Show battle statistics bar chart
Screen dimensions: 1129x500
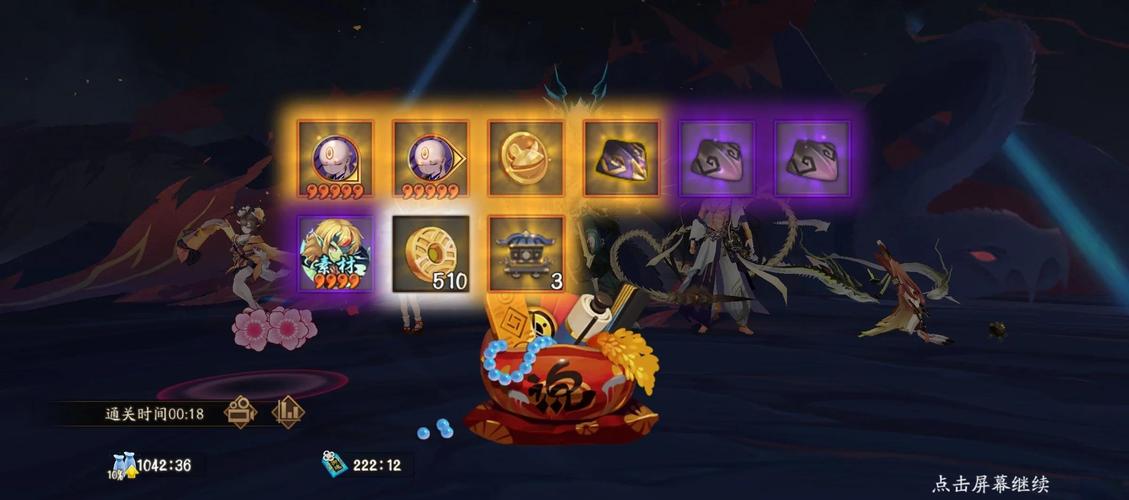(x=288, y=412)
